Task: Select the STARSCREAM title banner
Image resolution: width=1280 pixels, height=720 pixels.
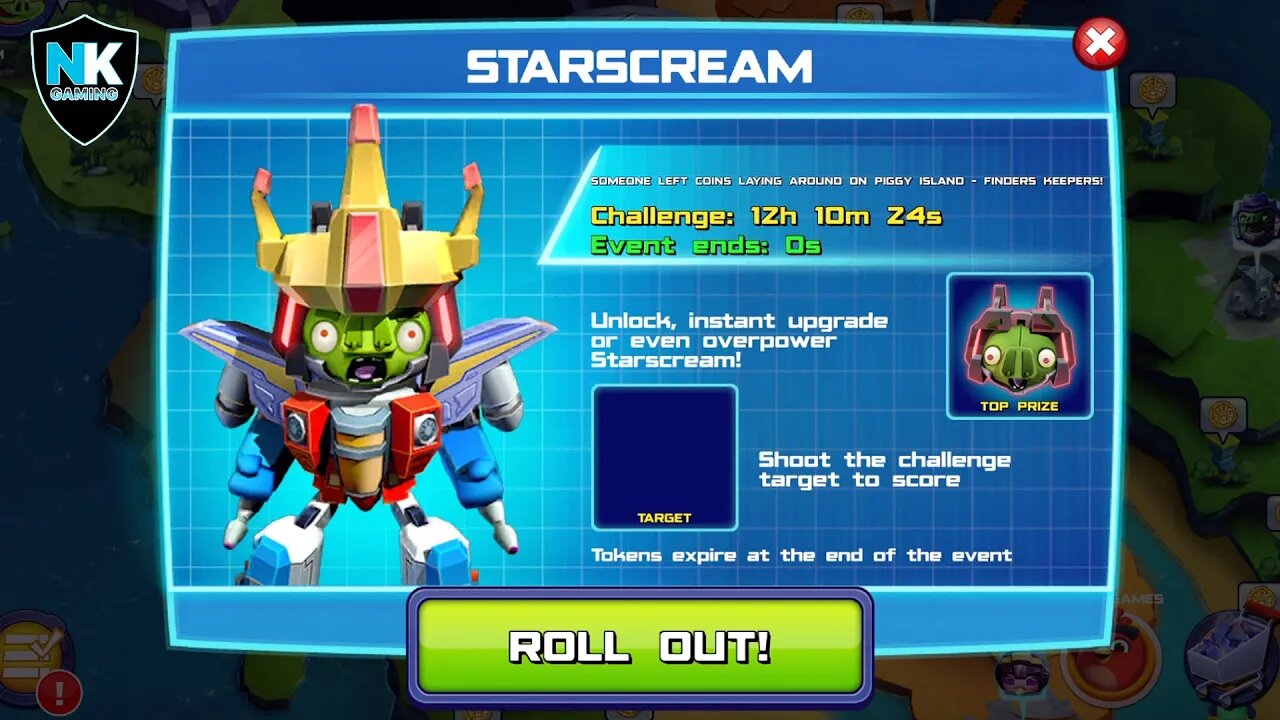Action: coord(640,67)
